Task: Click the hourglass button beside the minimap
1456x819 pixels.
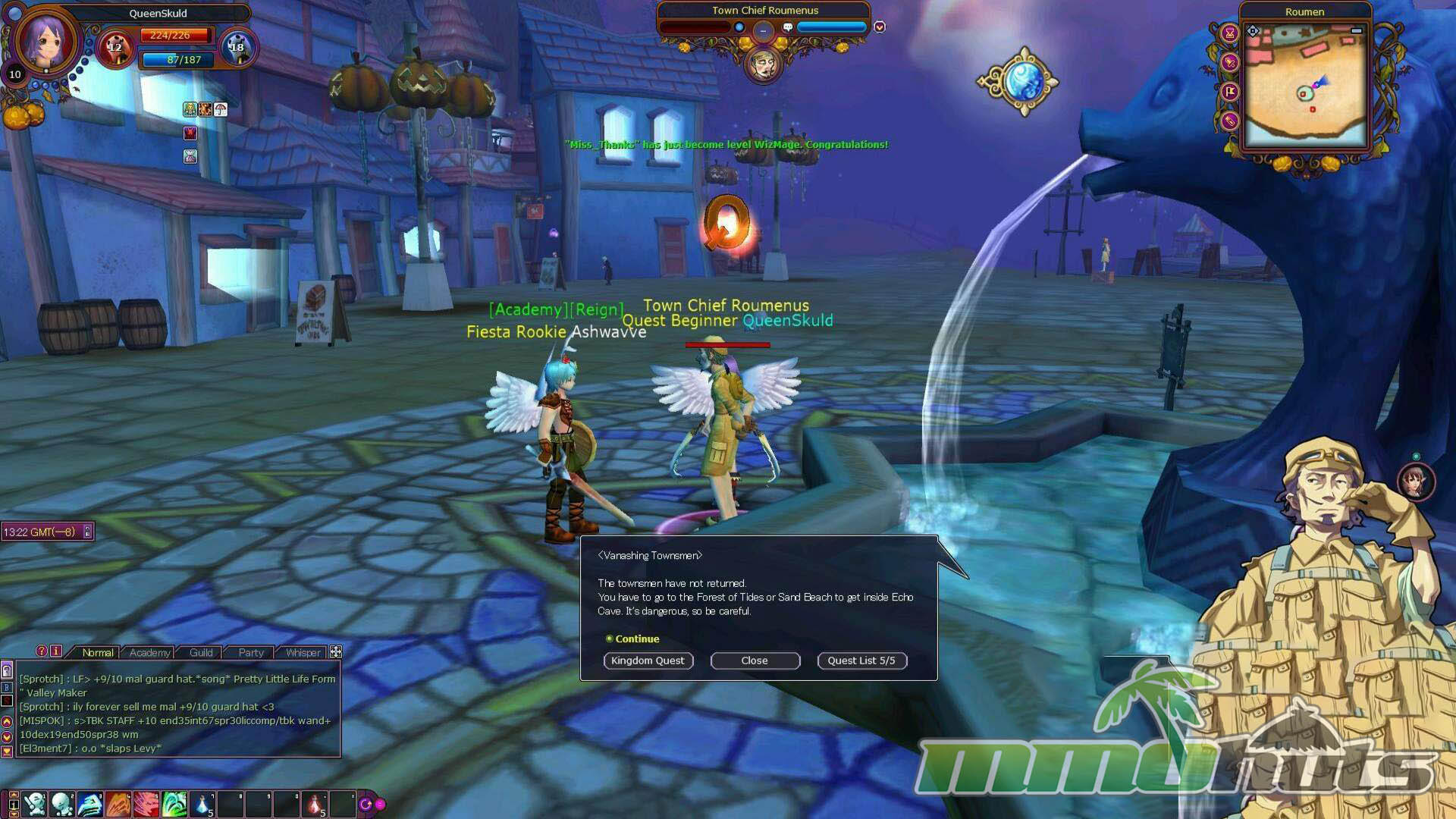Action: pos(1230,33)
